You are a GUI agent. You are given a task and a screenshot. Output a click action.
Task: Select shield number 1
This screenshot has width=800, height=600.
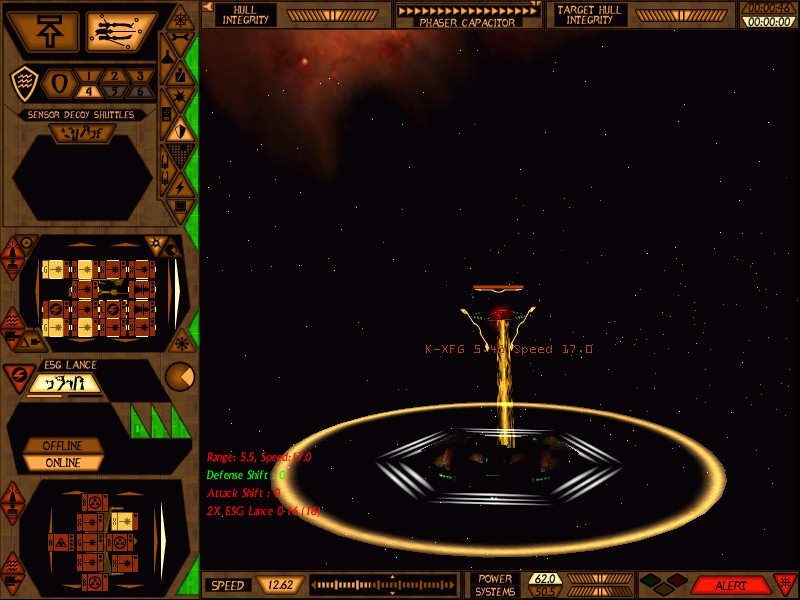coord(91,76)
